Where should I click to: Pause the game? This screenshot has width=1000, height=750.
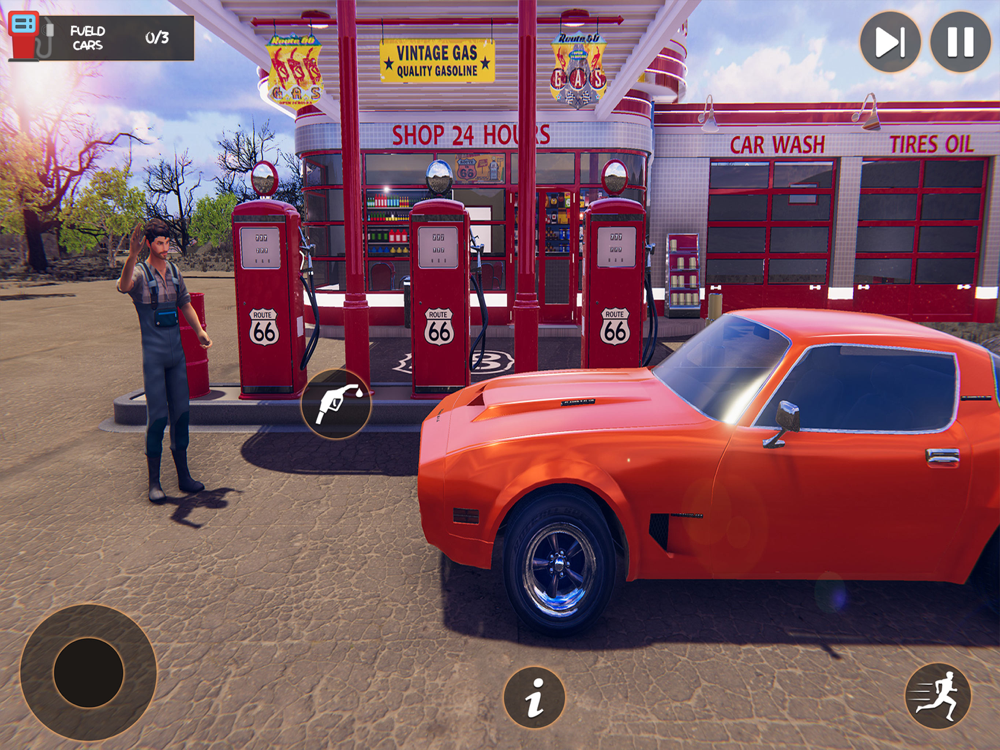point(960,42)
